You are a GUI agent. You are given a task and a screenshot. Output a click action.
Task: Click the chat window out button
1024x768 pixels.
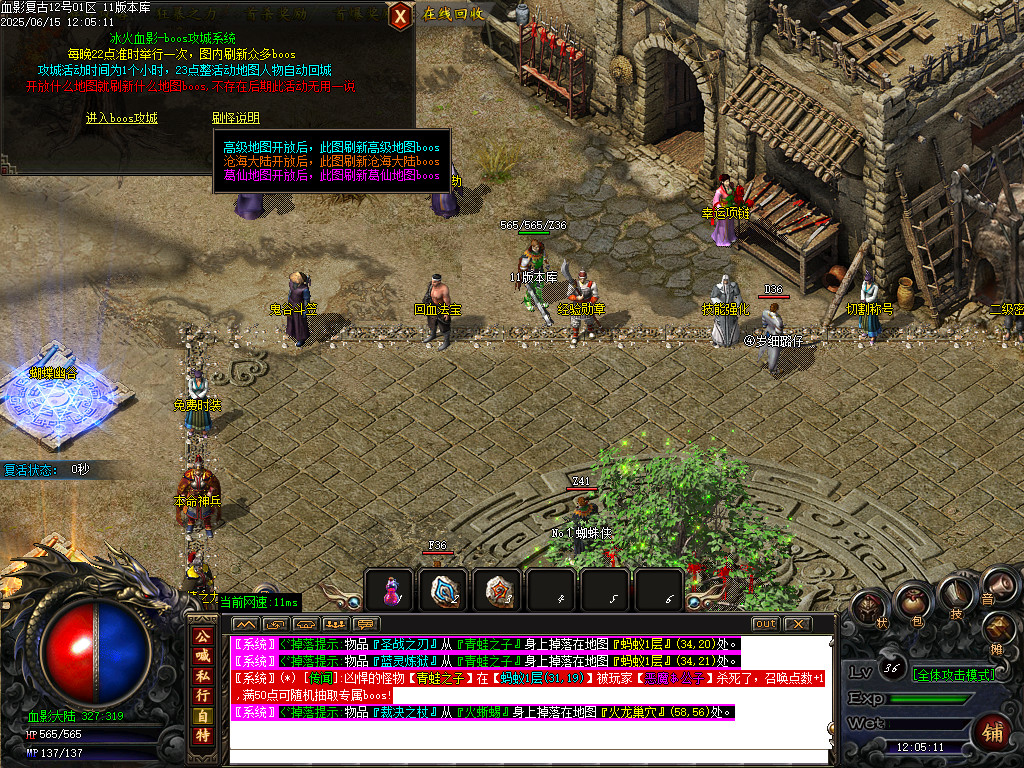[765, 624]
